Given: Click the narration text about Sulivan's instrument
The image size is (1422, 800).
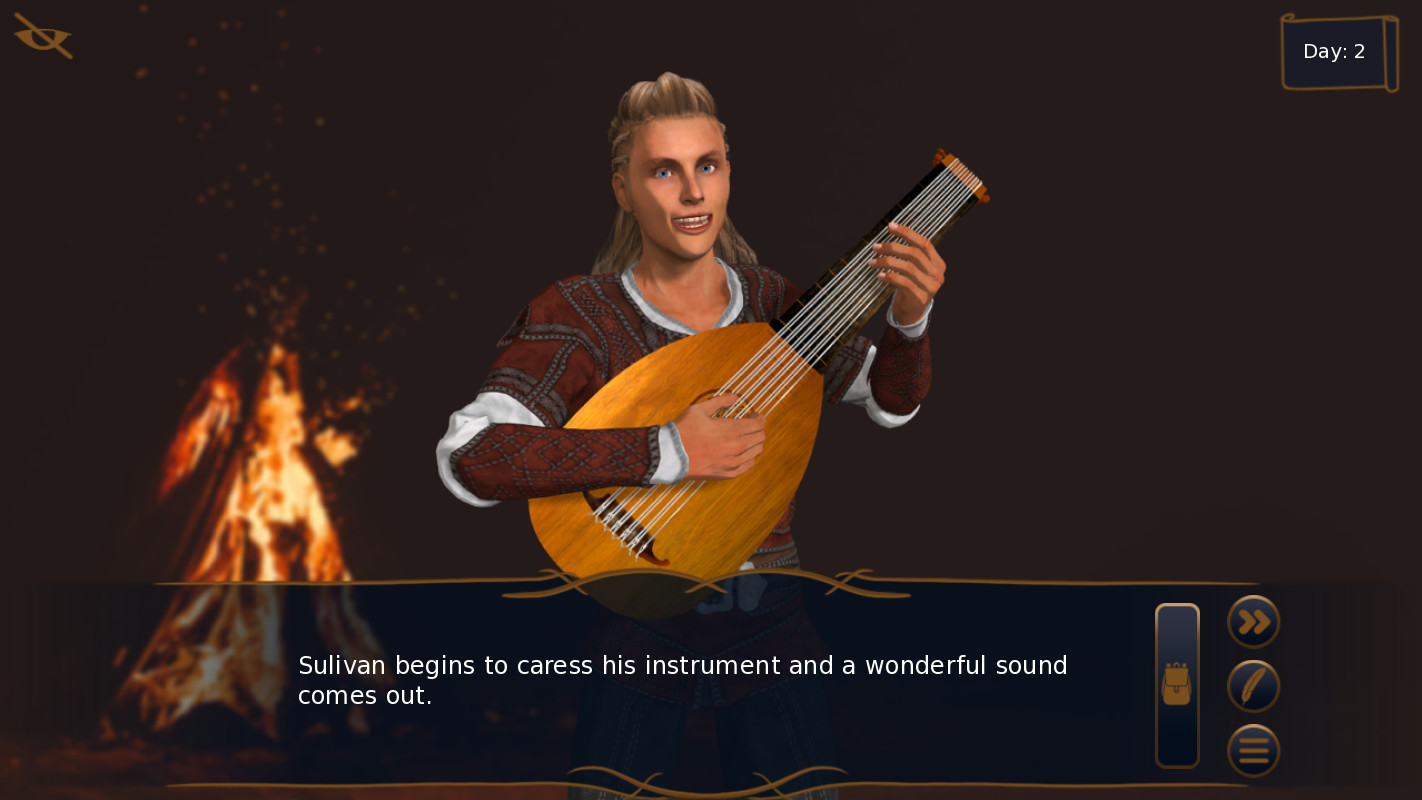Looking at the screenshot, I should (683, 680).
